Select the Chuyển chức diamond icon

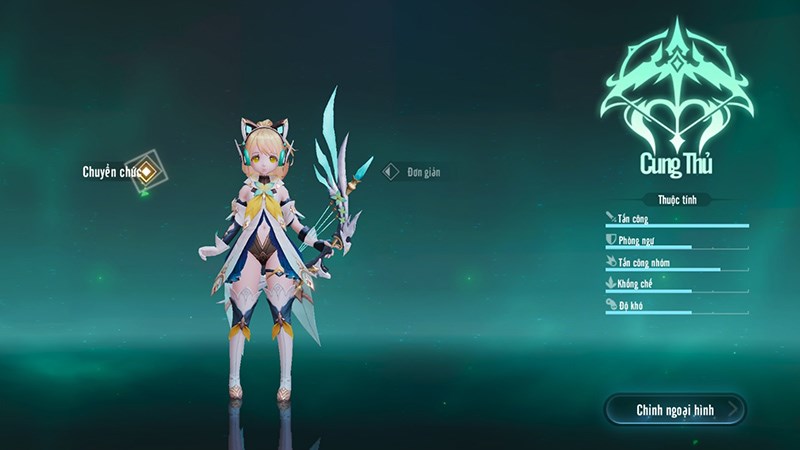[146, 172]
